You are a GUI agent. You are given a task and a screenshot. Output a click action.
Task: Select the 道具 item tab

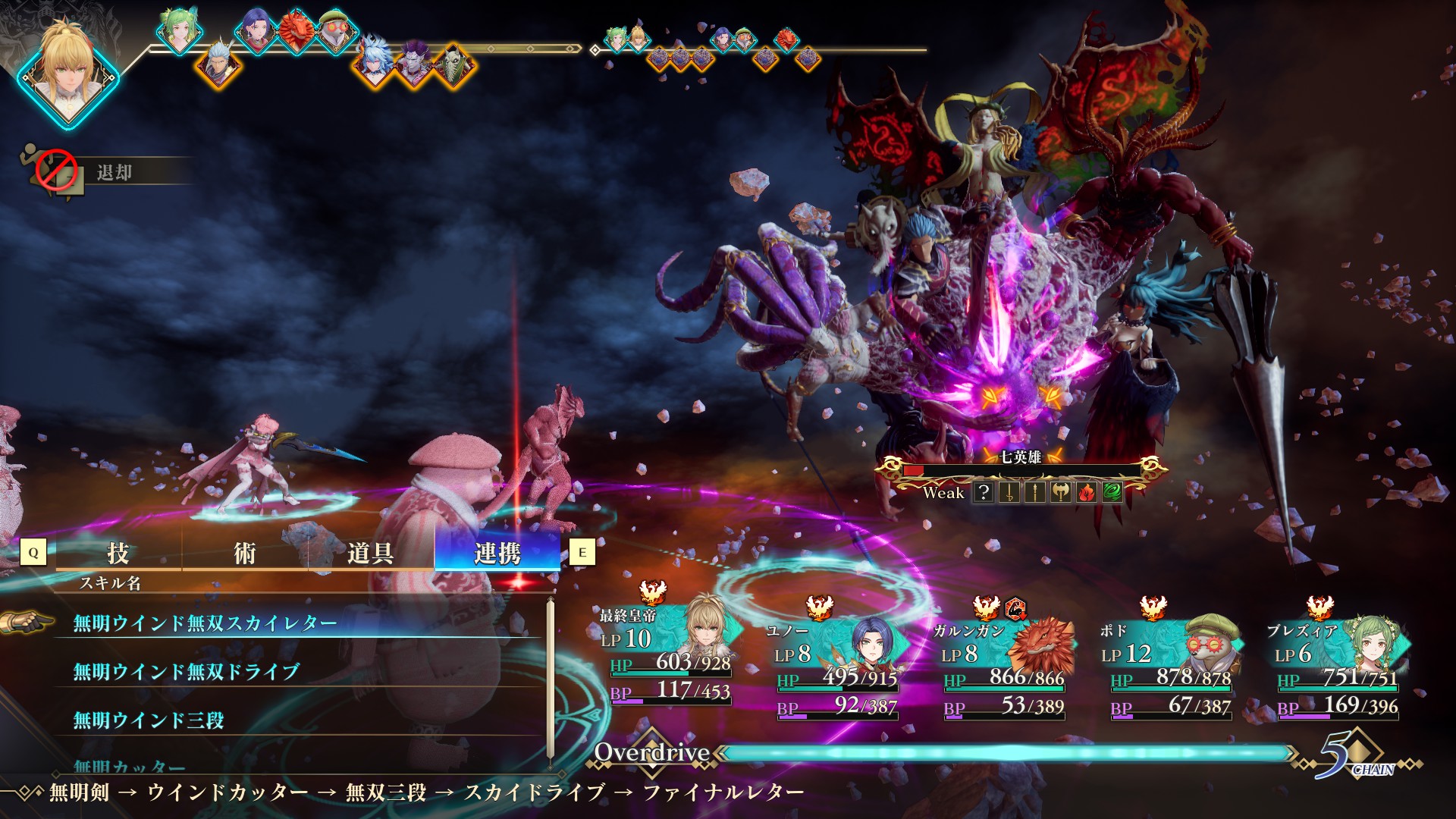point(370,553)
